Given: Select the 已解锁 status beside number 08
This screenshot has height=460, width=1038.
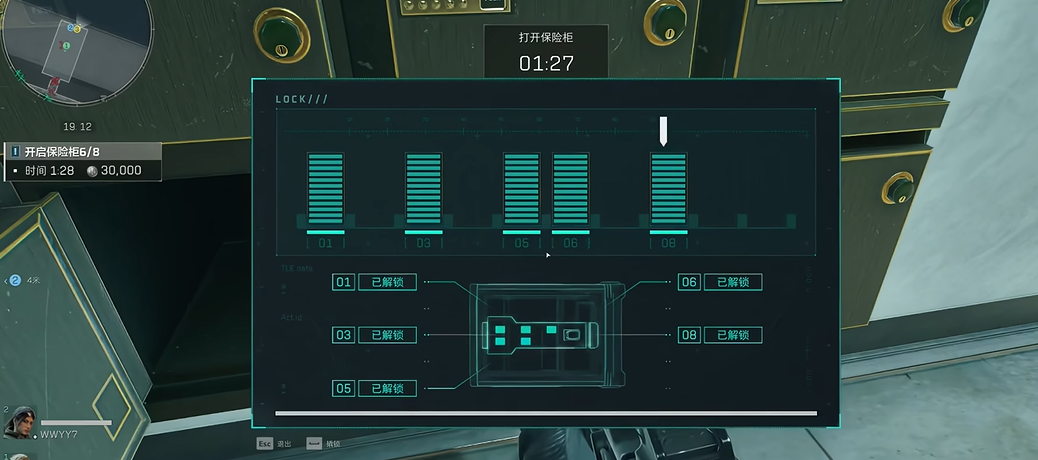Looking at the screenshot, I should 733,335.
